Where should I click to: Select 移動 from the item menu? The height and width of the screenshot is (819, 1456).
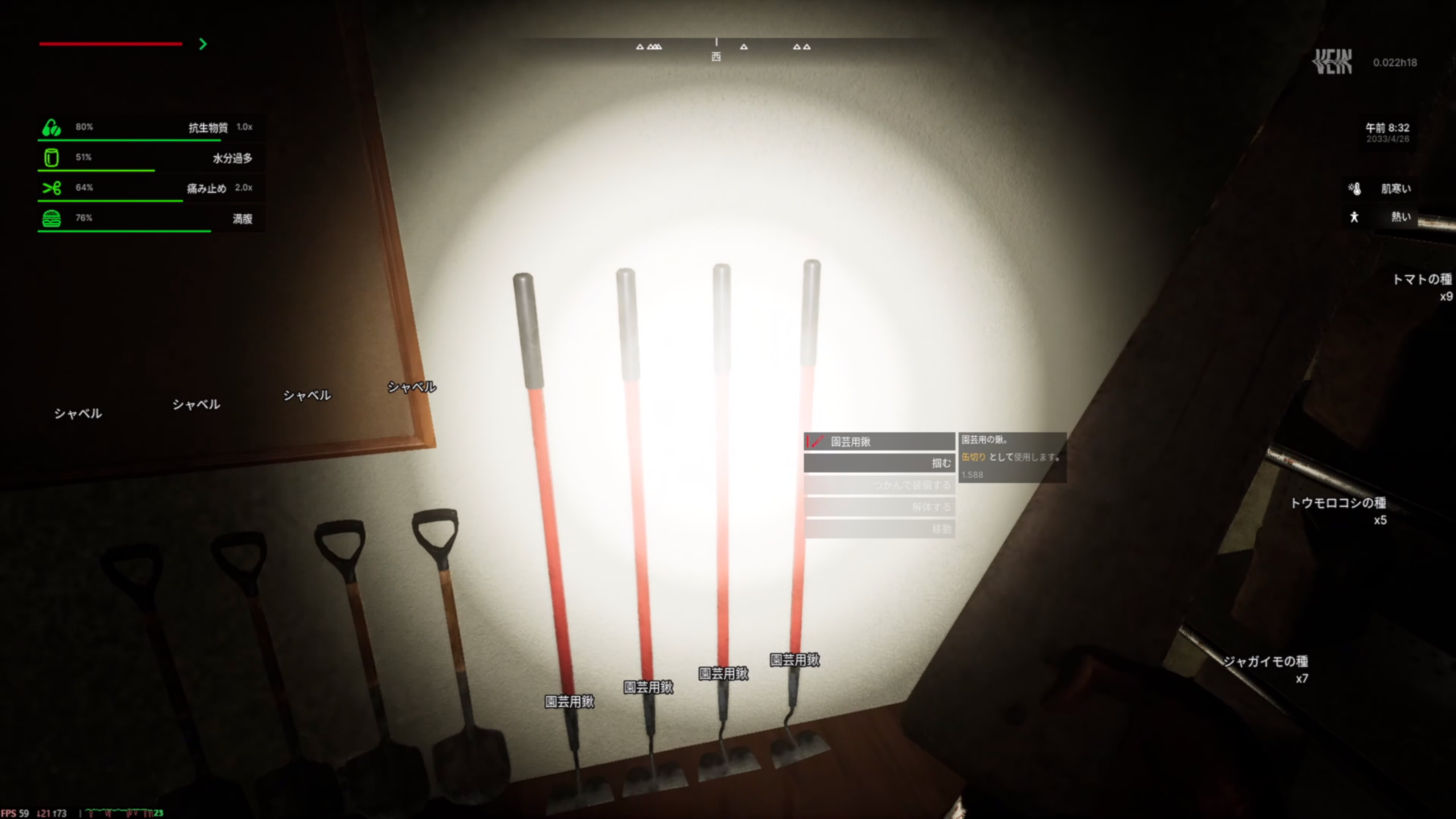coord(879,529)
